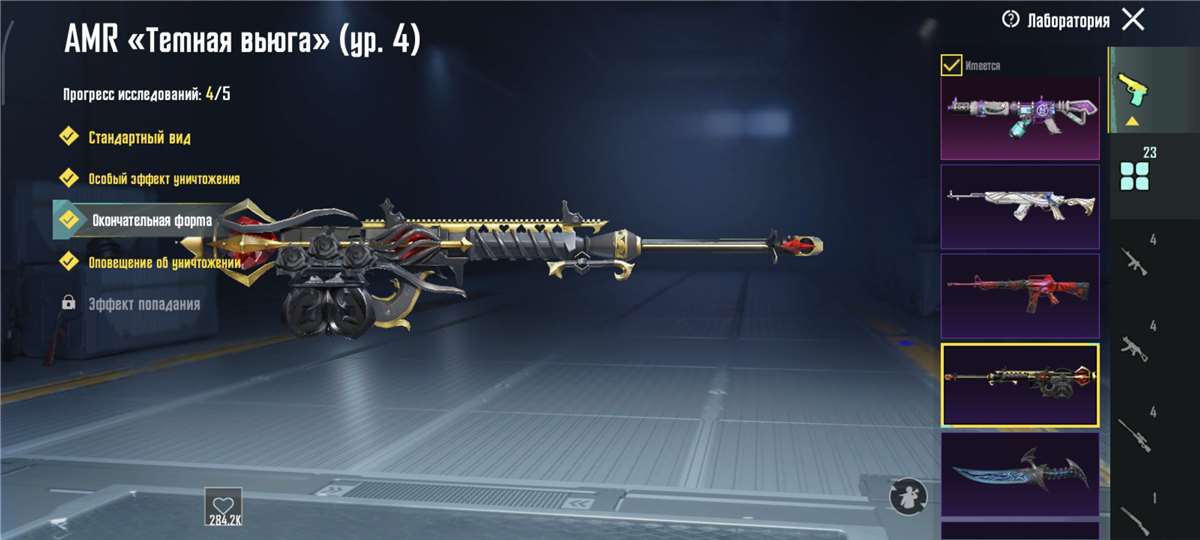The height and width of the screenshot is (540, 1200).
Task: Select Особый эффект уничтожения stage
Action: [163, 178]
